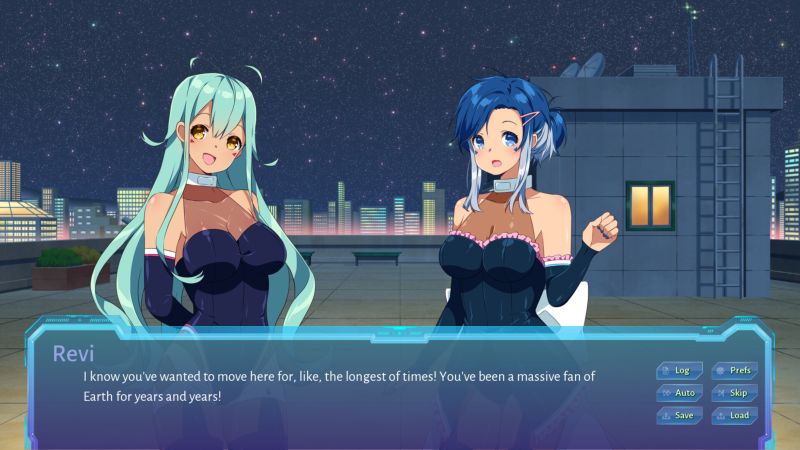Open the dialogue Log
The width and height of the screenshot is (800, 450).
(x=679, y=370)
